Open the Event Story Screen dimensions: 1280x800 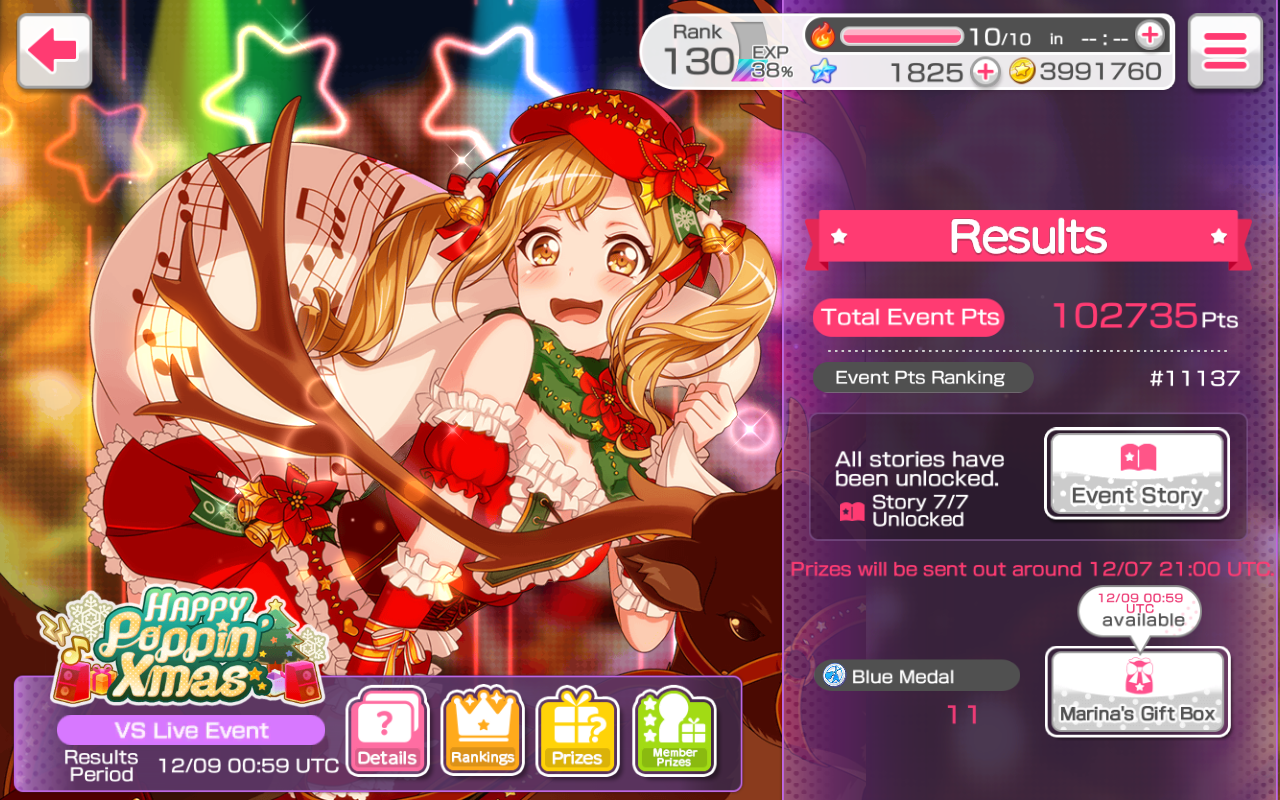tap(1137, 474)
